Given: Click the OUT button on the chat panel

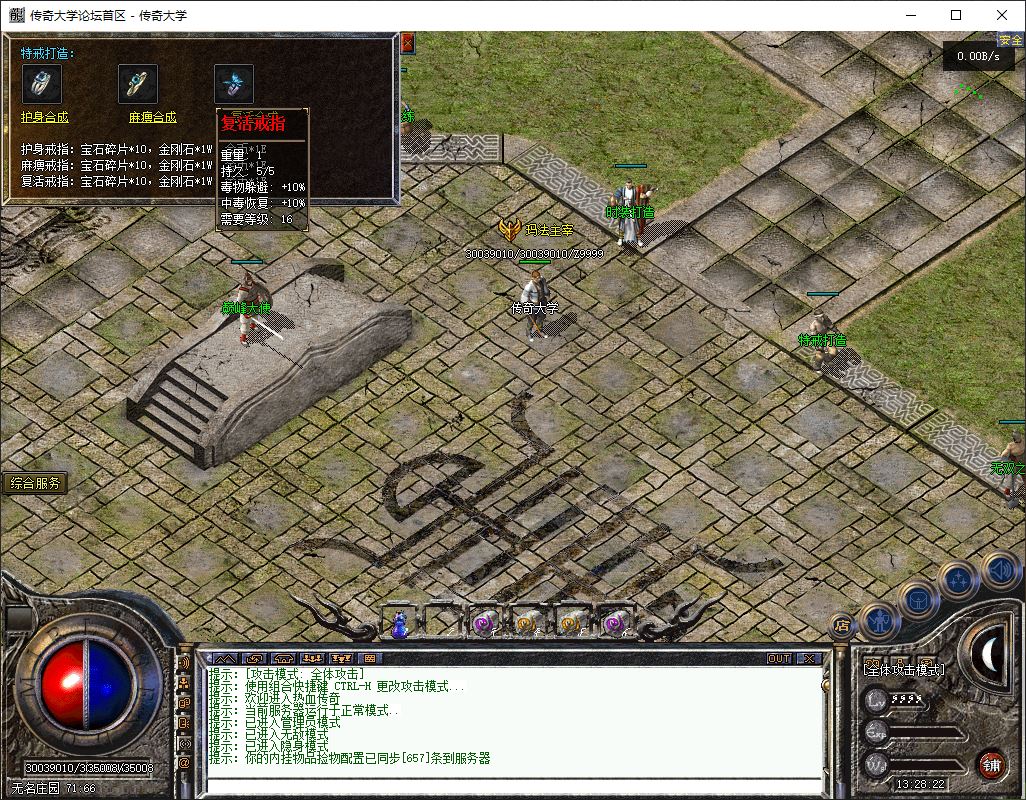Looking at the screenshot, I should (x=779, y=658).
